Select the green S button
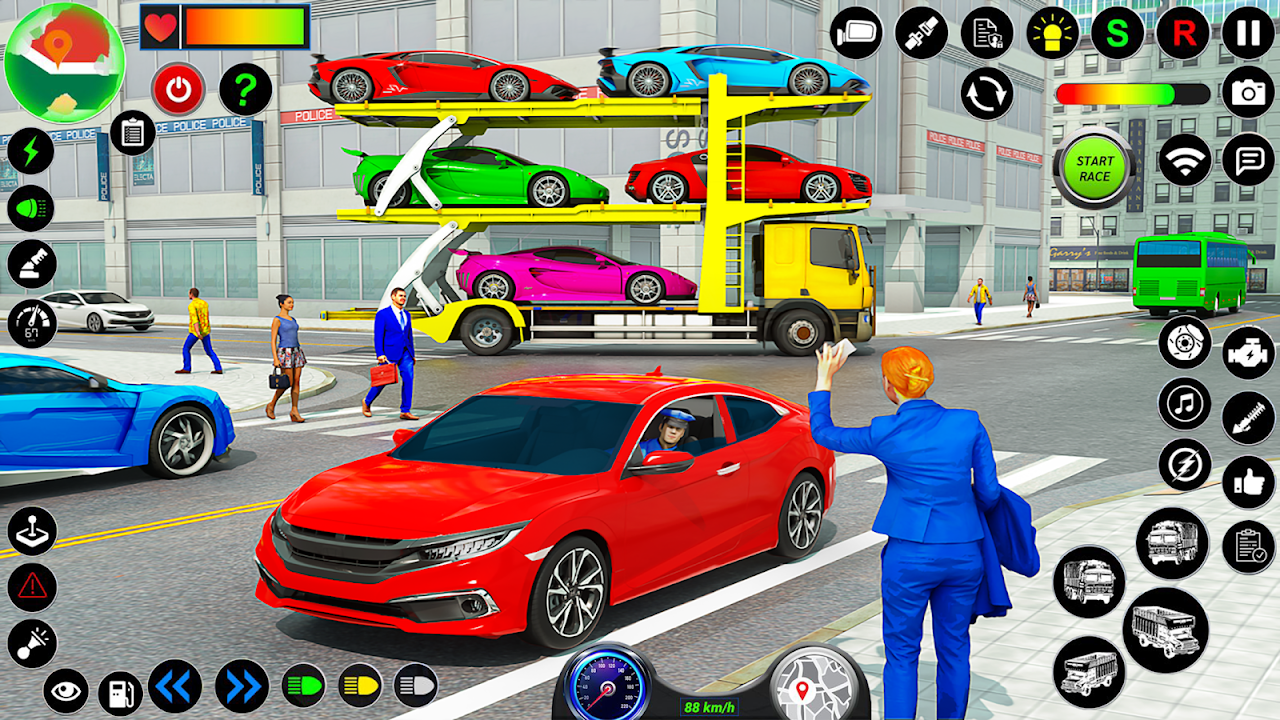Viewport: 1280px width, 720px height. coord(1117,33)
